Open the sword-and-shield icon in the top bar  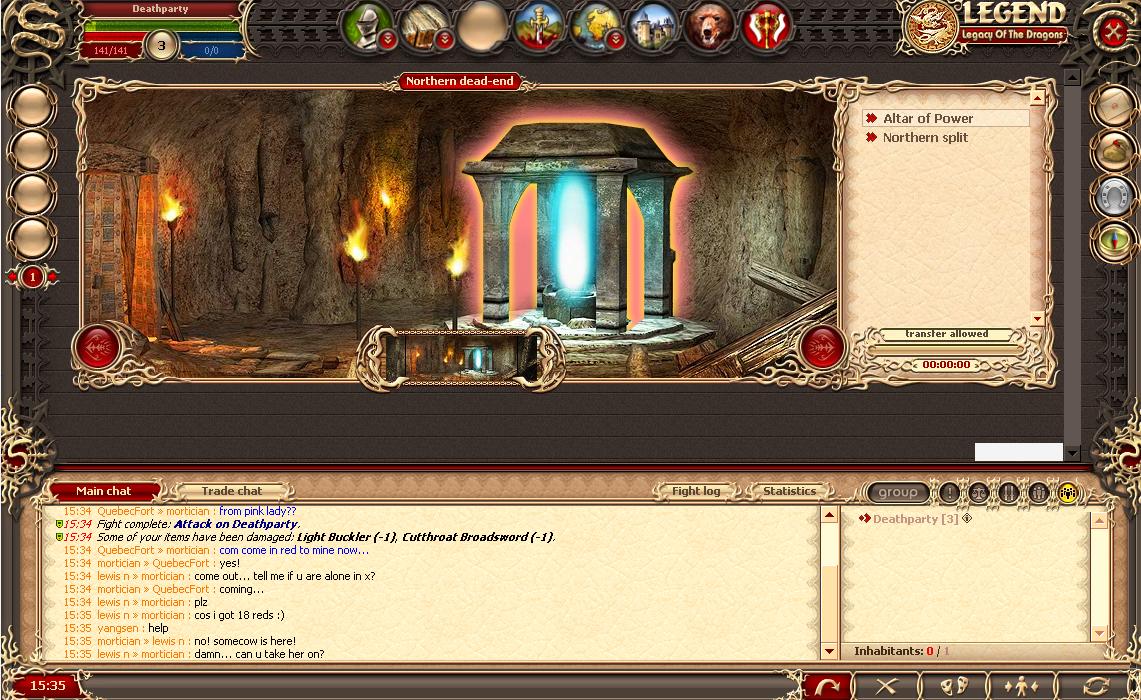tap(538, 25)
